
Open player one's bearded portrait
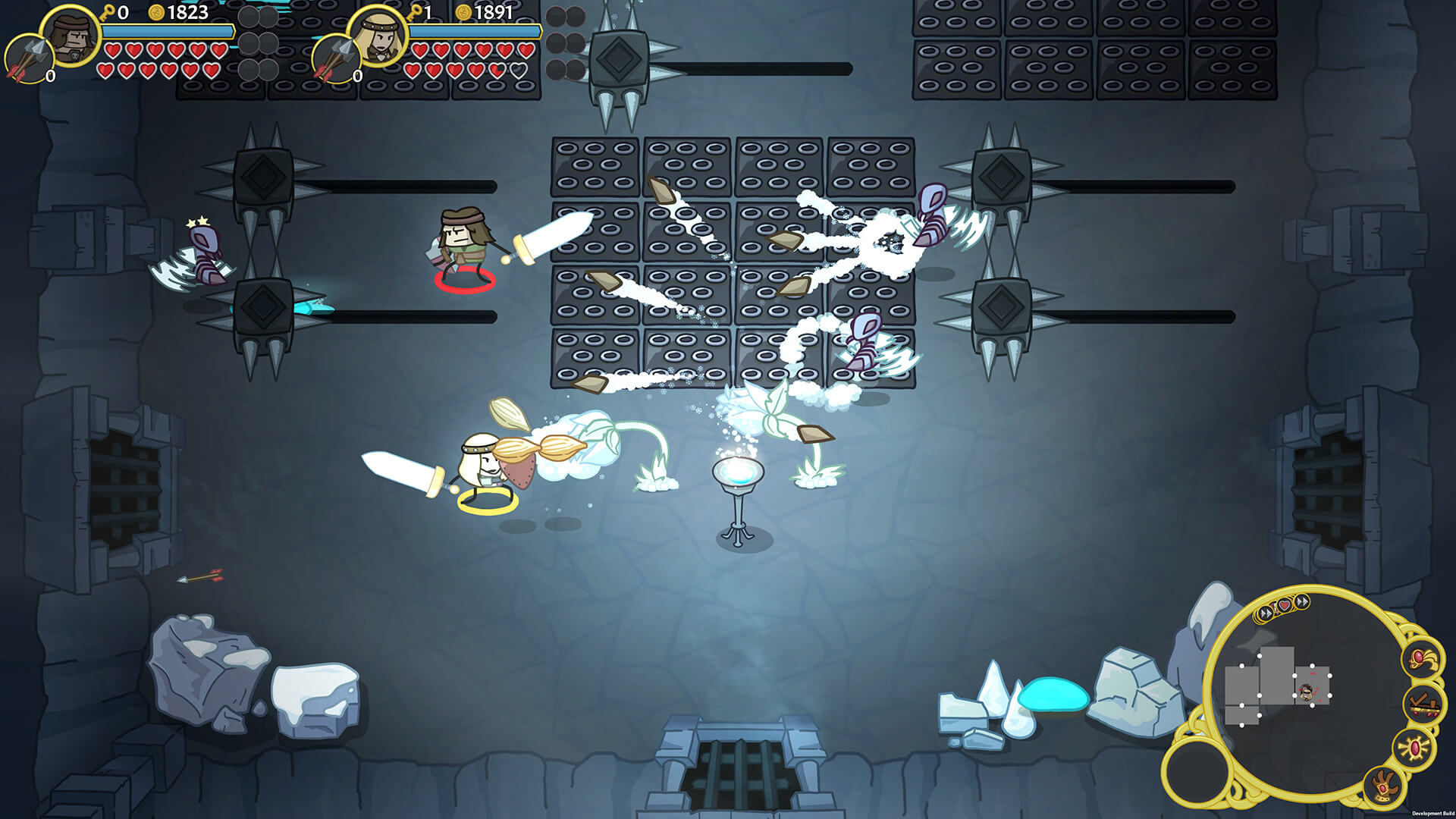[71, 36]
